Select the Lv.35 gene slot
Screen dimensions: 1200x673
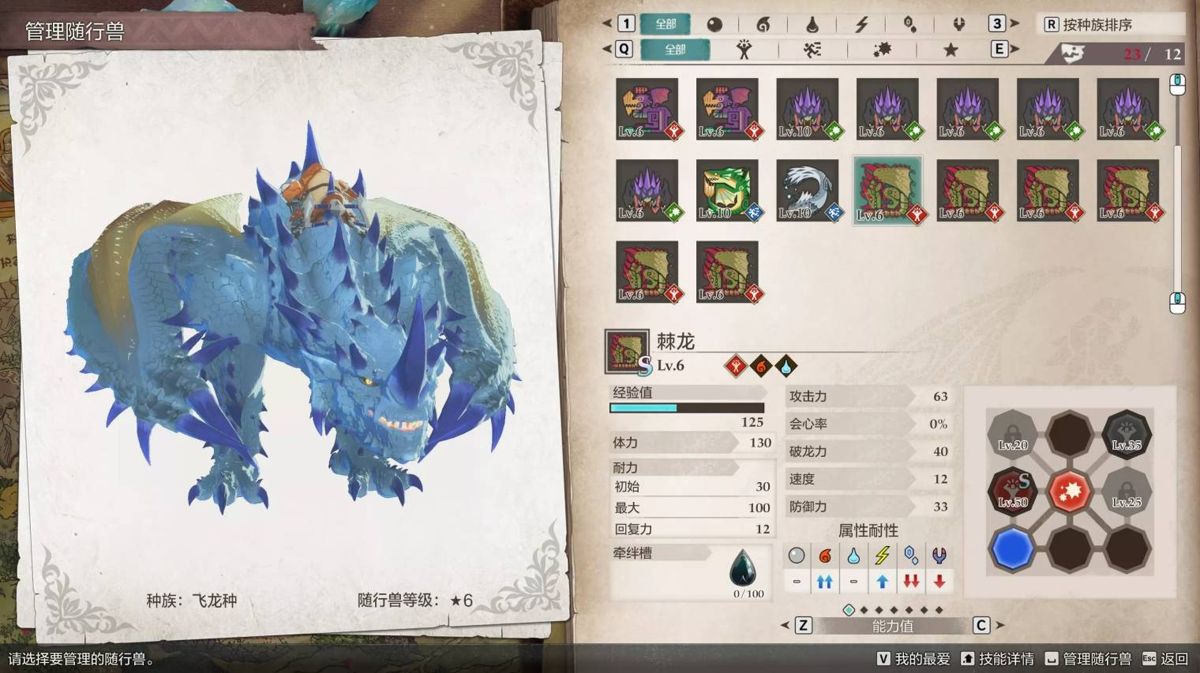(1127, 434)
